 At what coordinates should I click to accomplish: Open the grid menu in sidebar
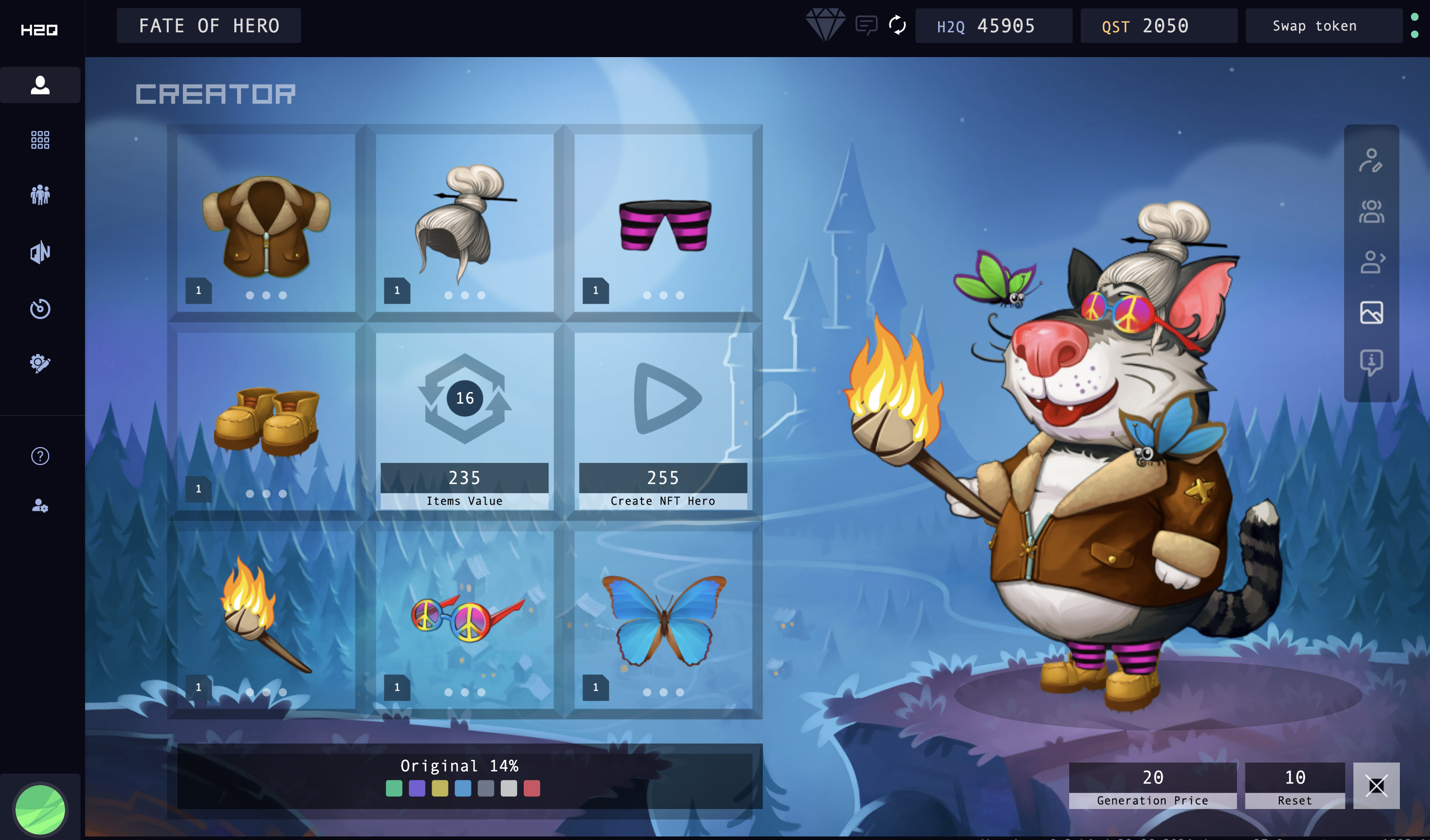pyautogui.click(x=40, y=139)
